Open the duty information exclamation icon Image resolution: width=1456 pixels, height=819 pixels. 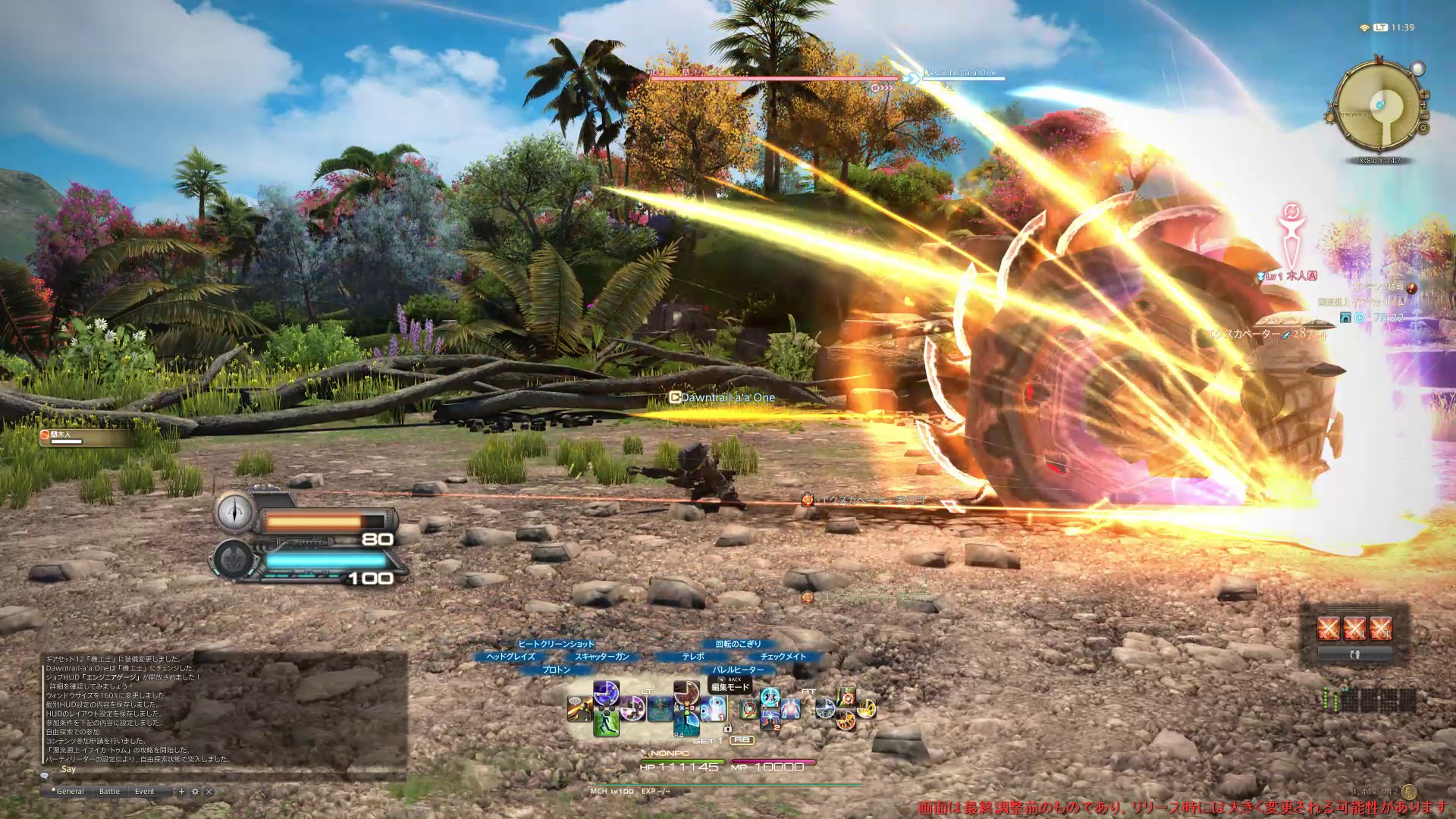point(1411,288)
